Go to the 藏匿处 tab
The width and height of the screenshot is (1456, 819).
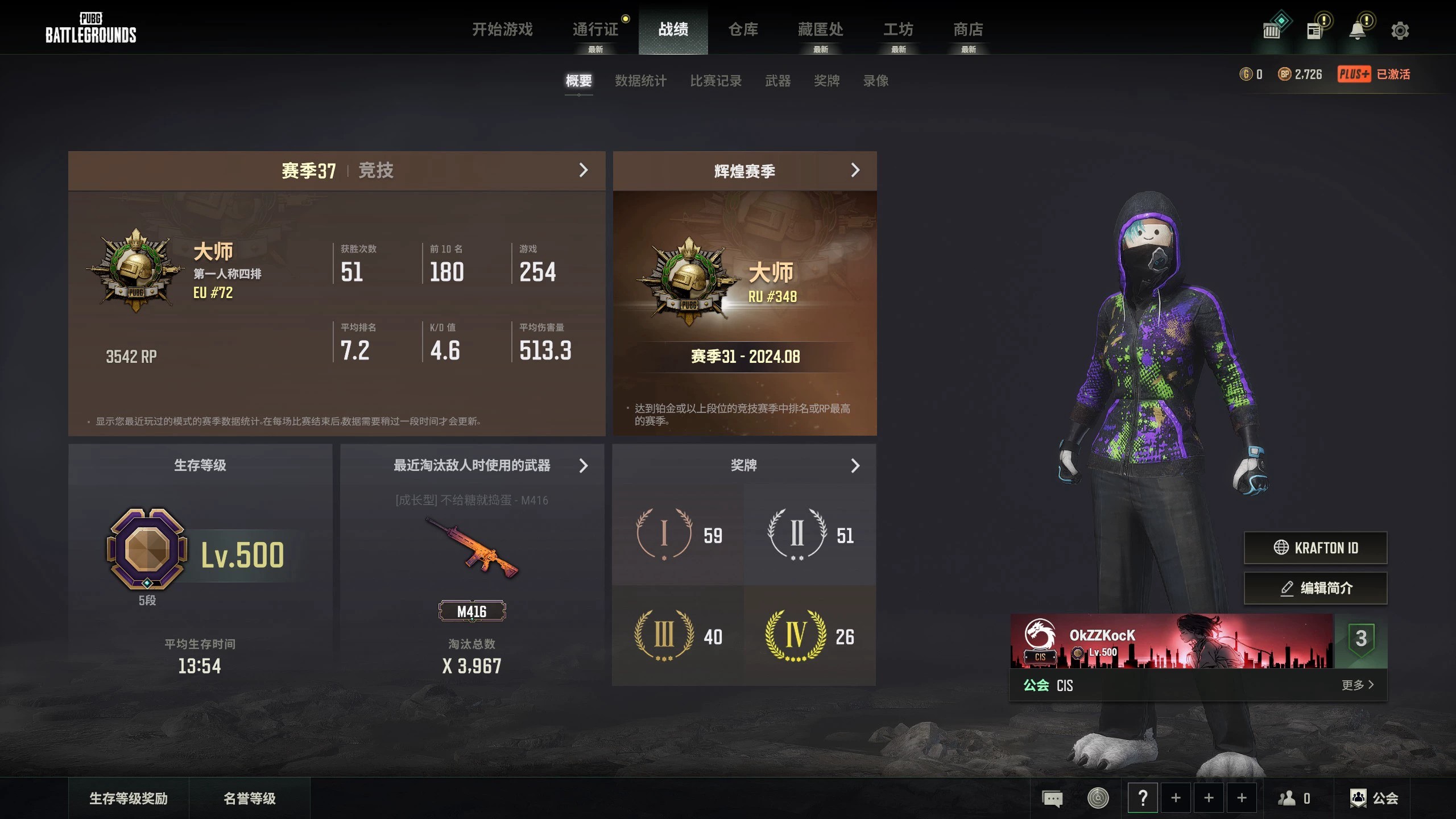pyautogui.click(x=820, y=29)
